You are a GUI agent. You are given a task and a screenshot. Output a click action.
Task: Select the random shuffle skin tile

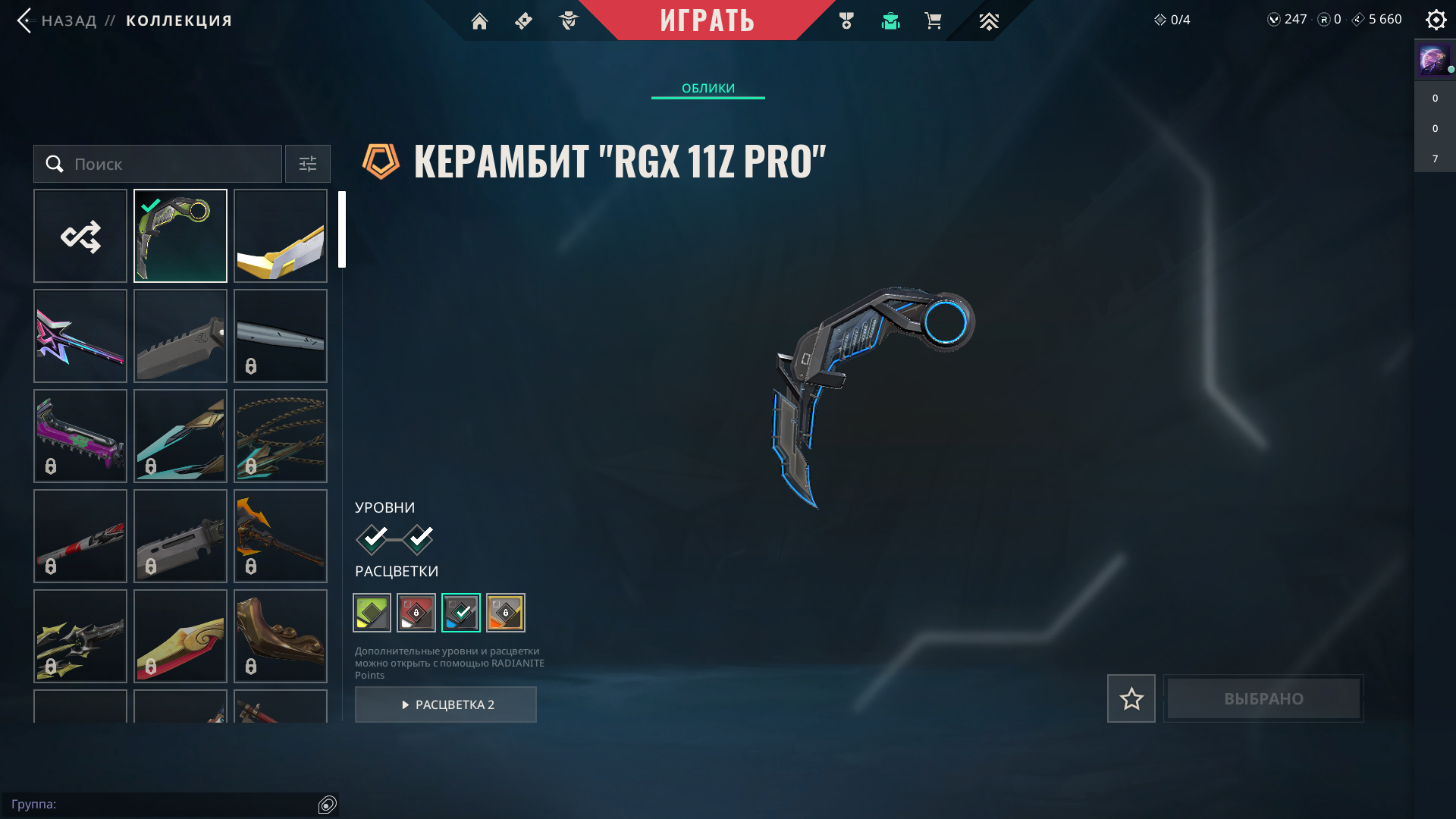[80, 236]
